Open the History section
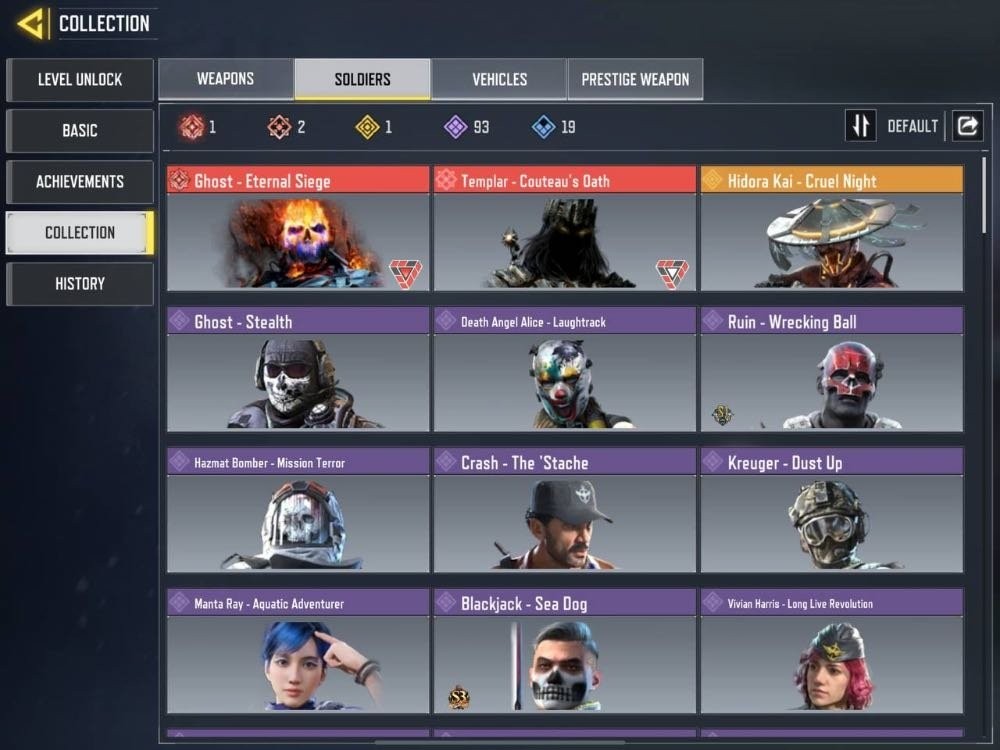 pos(80,284)
